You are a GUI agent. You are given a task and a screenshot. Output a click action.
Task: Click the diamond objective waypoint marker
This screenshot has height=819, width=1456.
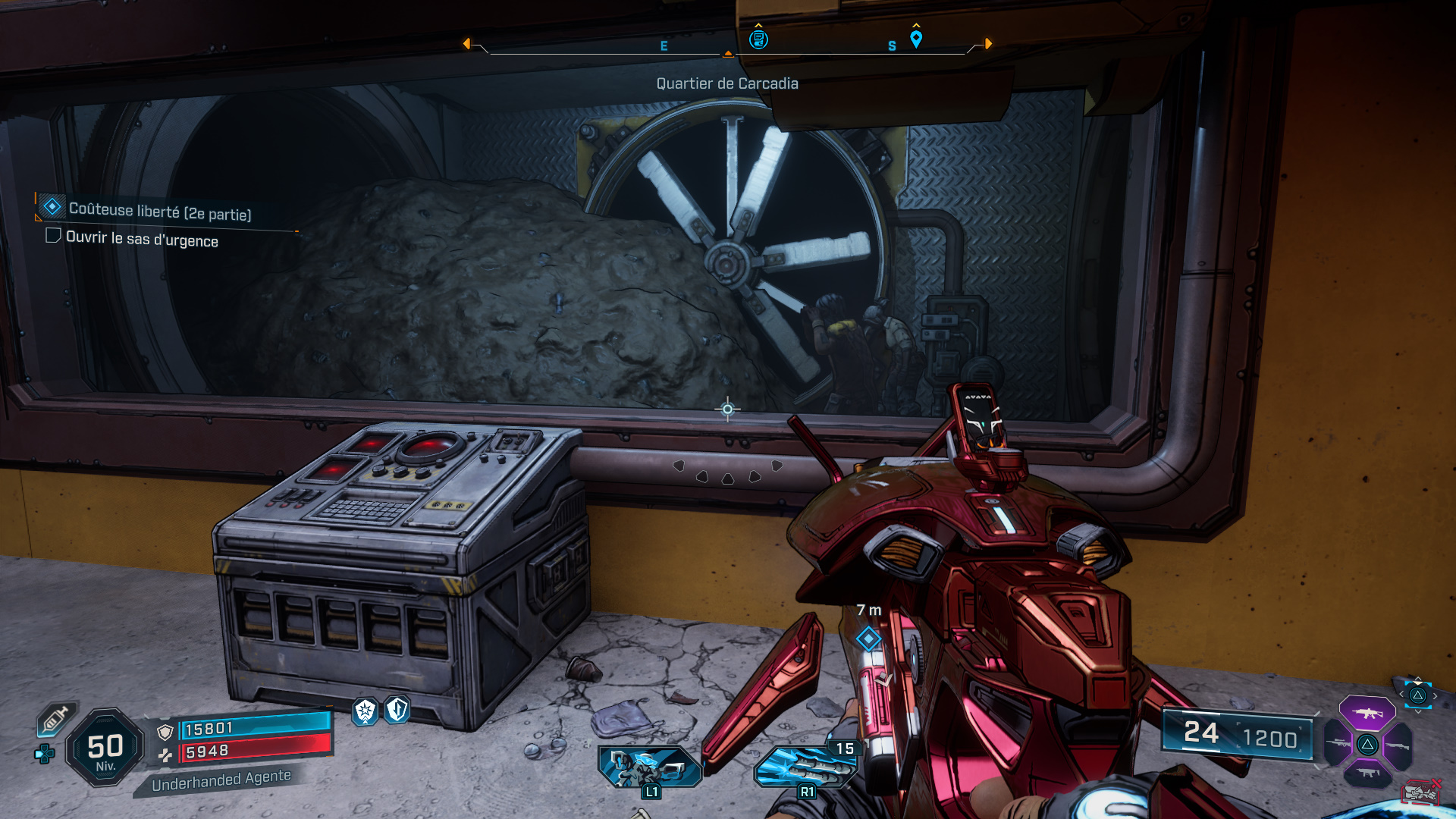pos(868,639)
